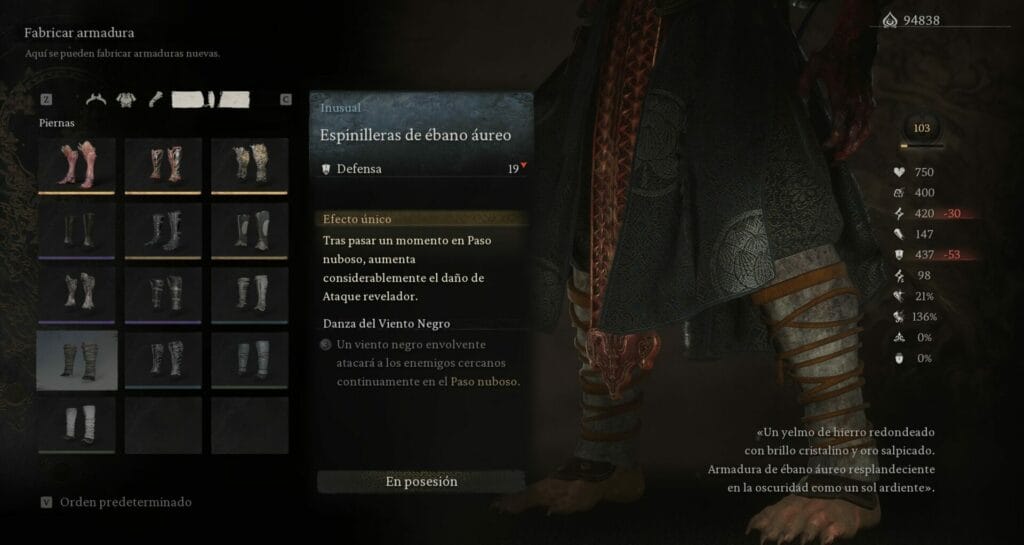Select the arm guards category tab
The width and height of the screenshot is (1024, 545).
tap(155, 99)
